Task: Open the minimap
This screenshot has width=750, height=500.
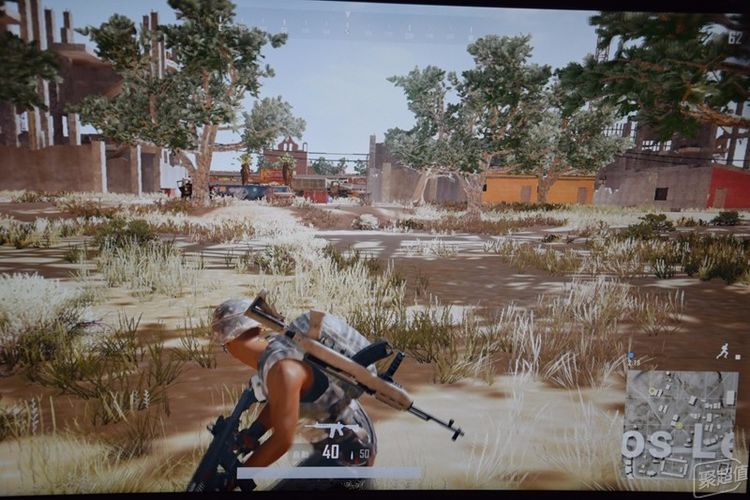Action: pos(680,423)
